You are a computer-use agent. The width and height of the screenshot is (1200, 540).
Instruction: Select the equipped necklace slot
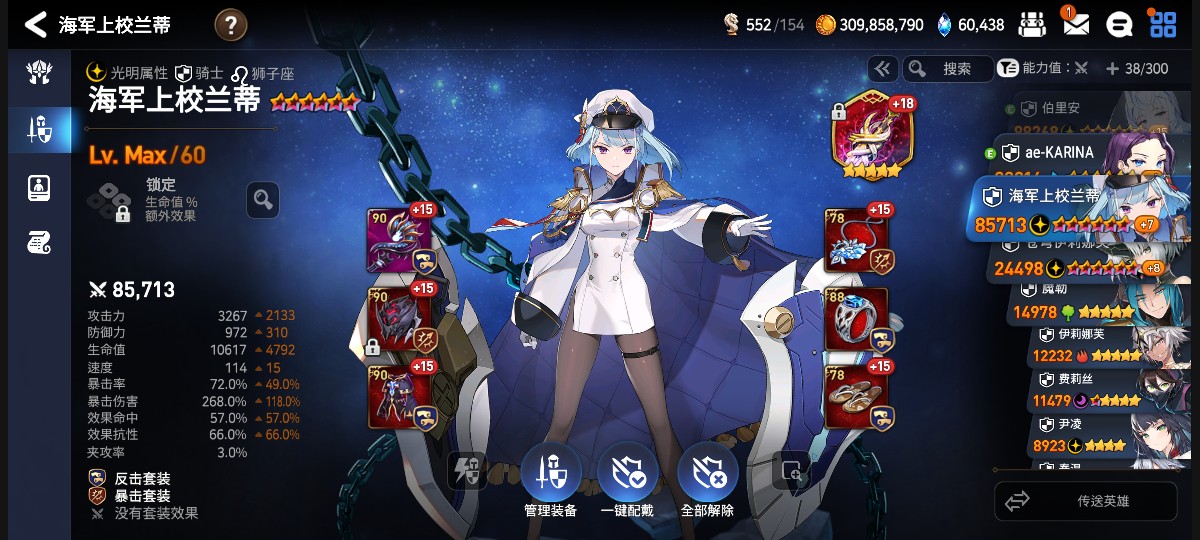856,241
